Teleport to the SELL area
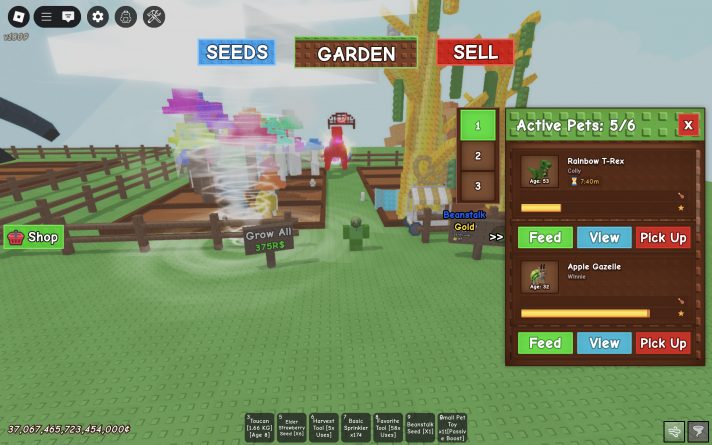712x445 pixels. (x=474, y=52)
